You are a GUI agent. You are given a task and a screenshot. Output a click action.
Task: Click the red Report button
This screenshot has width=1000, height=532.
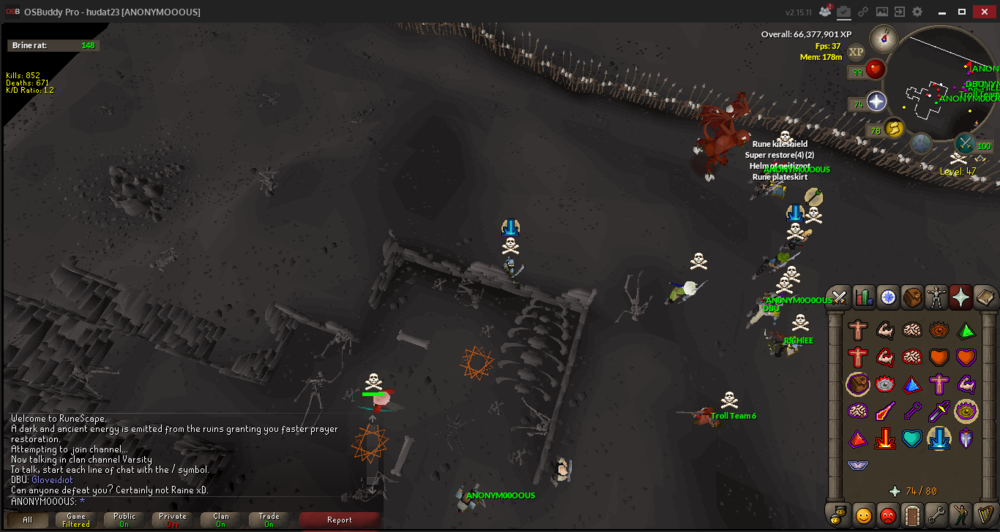pyautogui.click(x=339, y=520)
